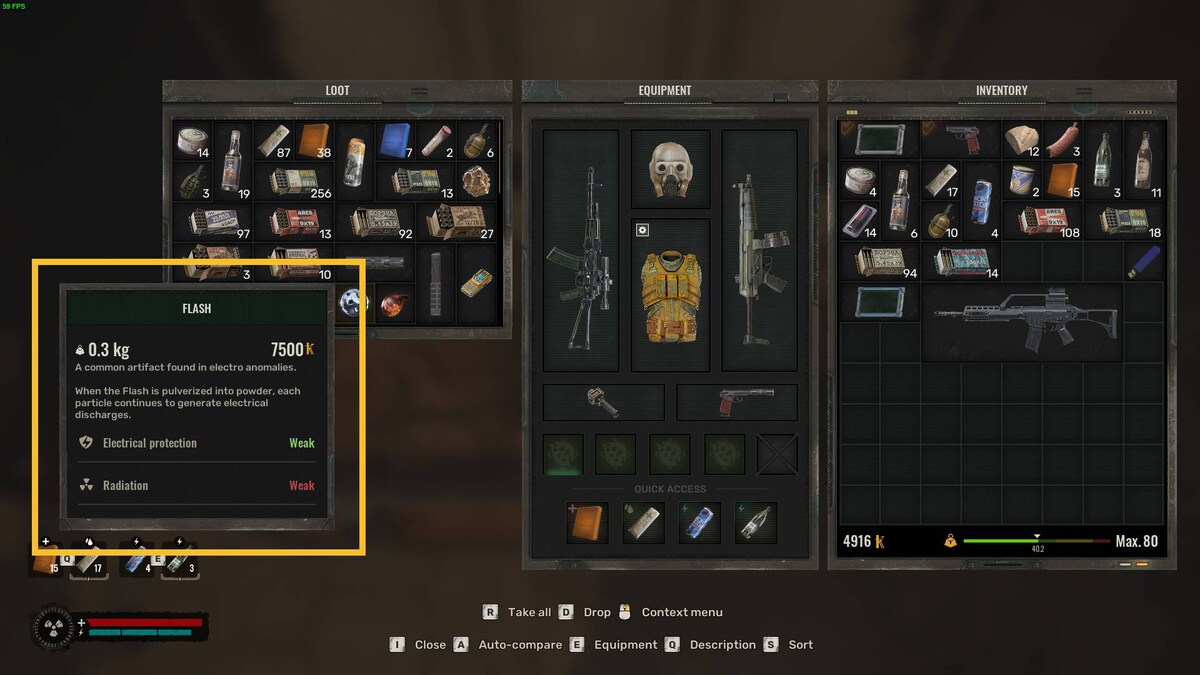Select the orange medkit quick access slot
This screenshot has width=1200, height=675.
(x=587, y=523)
